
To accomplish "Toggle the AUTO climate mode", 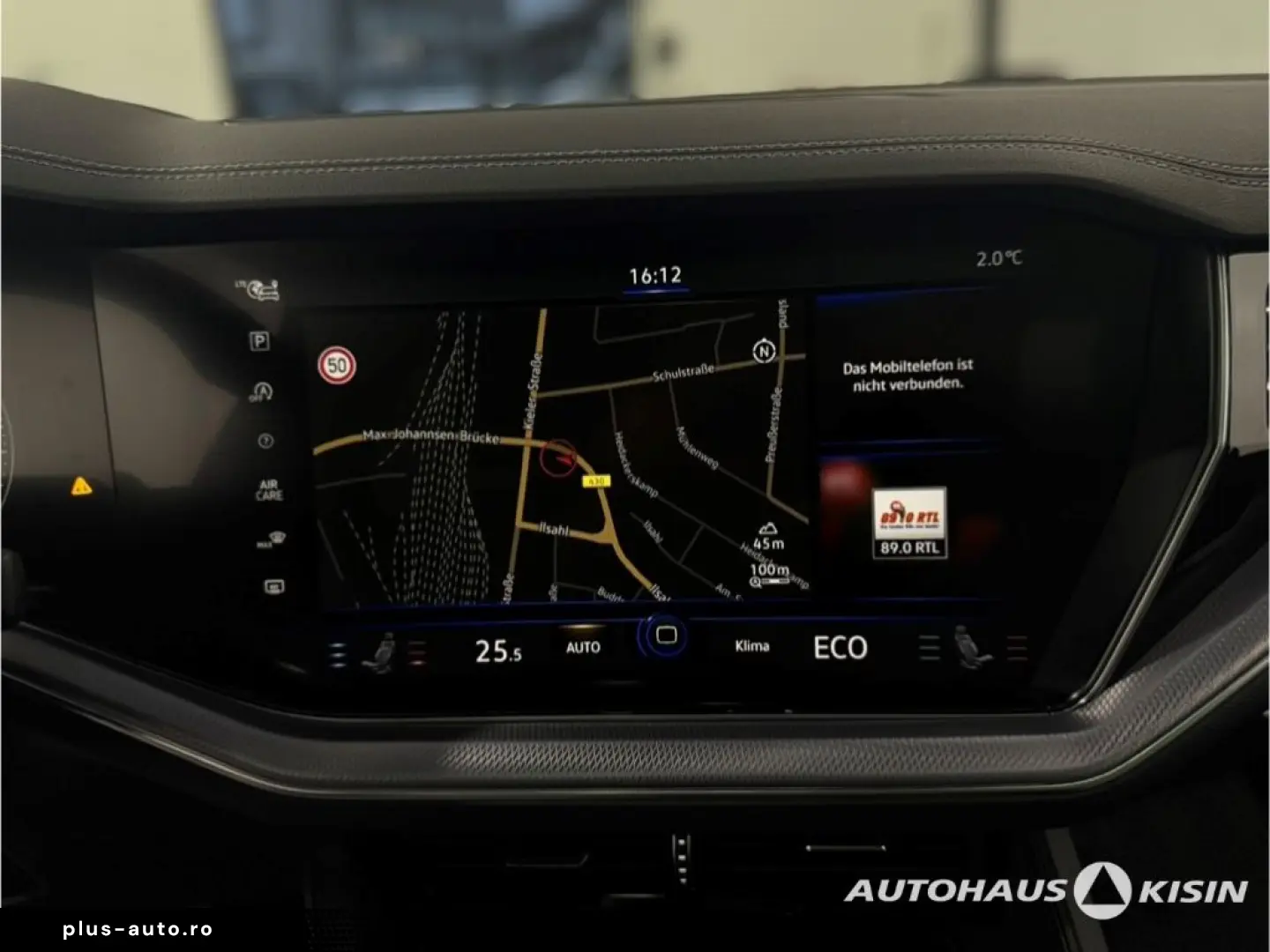I will click(582, 648).
